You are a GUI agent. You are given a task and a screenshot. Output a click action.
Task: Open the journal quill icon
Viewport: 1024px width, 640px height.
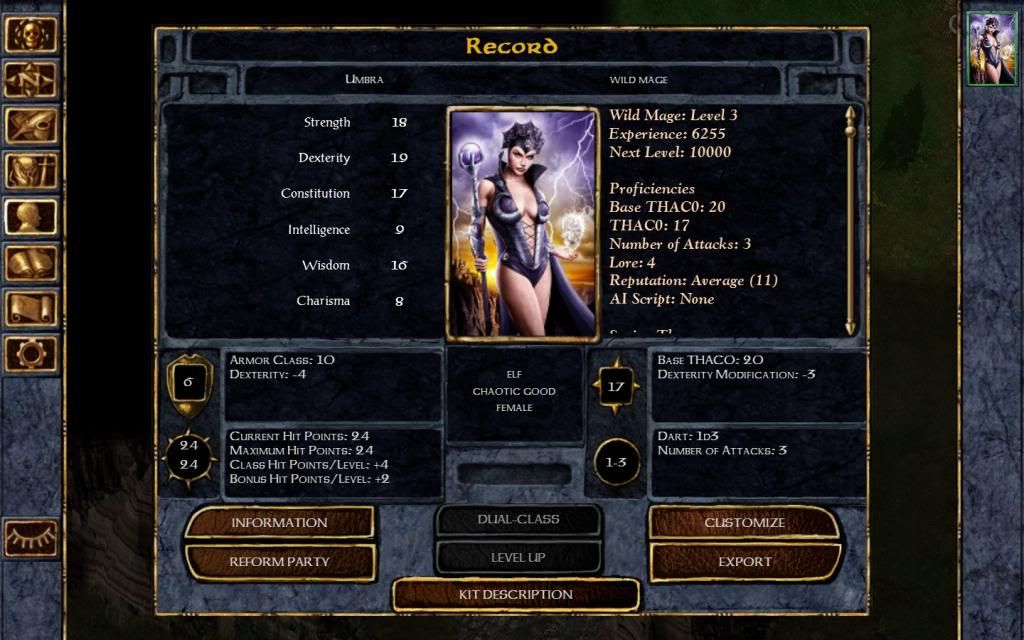30,125
